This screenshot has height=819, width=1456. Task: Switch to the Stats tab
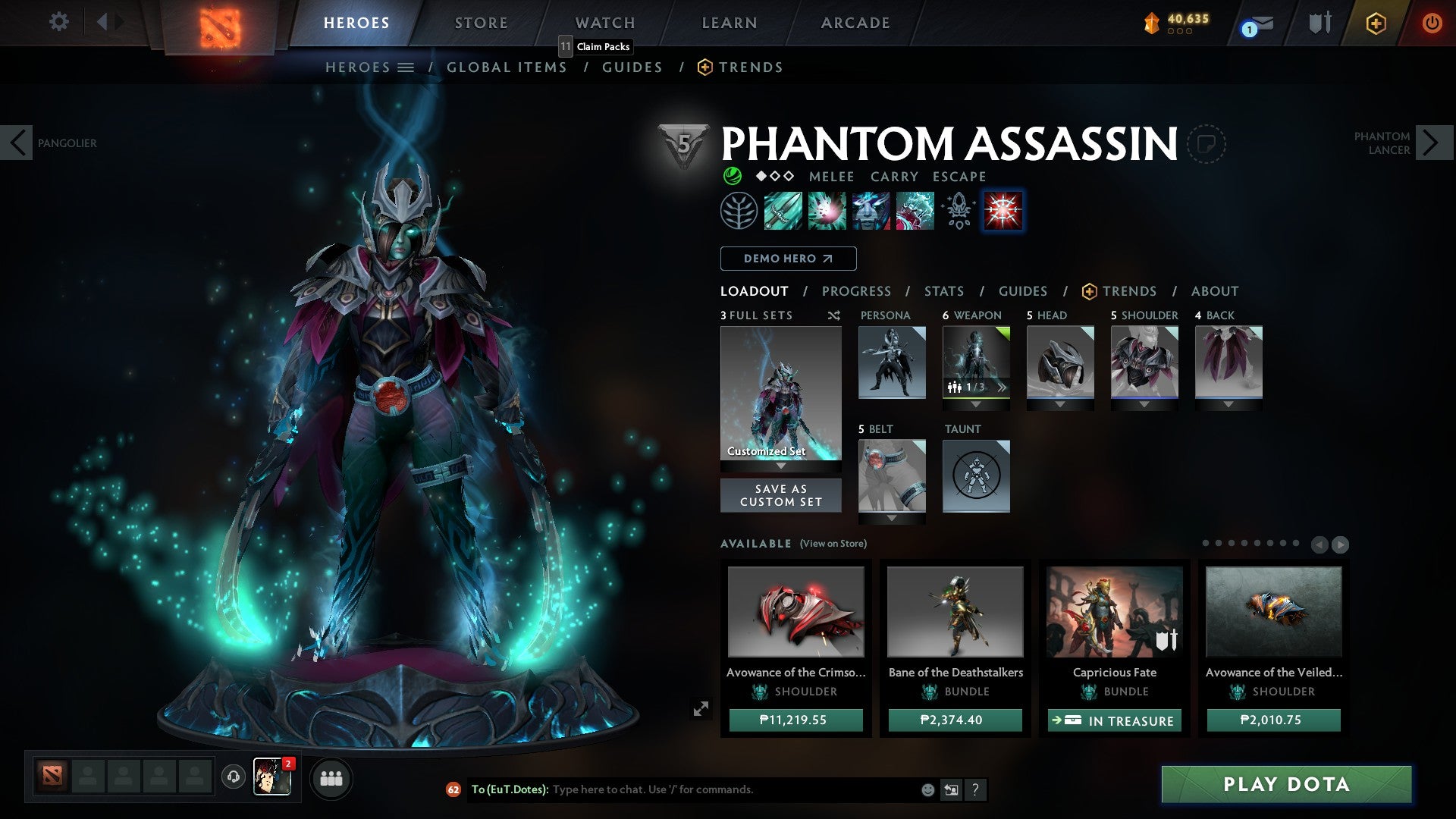click(943, 290)
